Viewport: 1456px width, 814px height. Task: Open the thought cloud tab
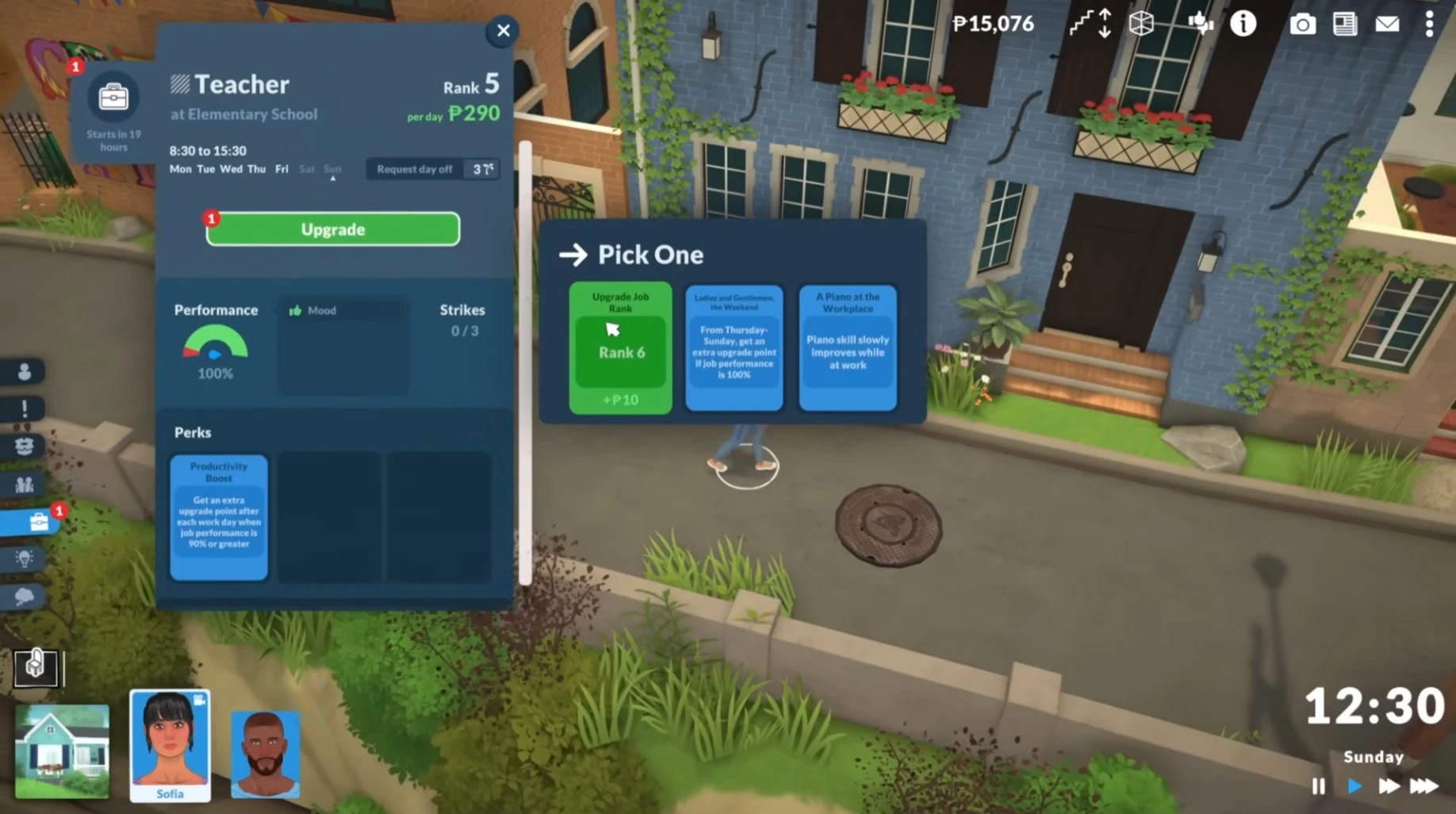(x=25, y=597)
